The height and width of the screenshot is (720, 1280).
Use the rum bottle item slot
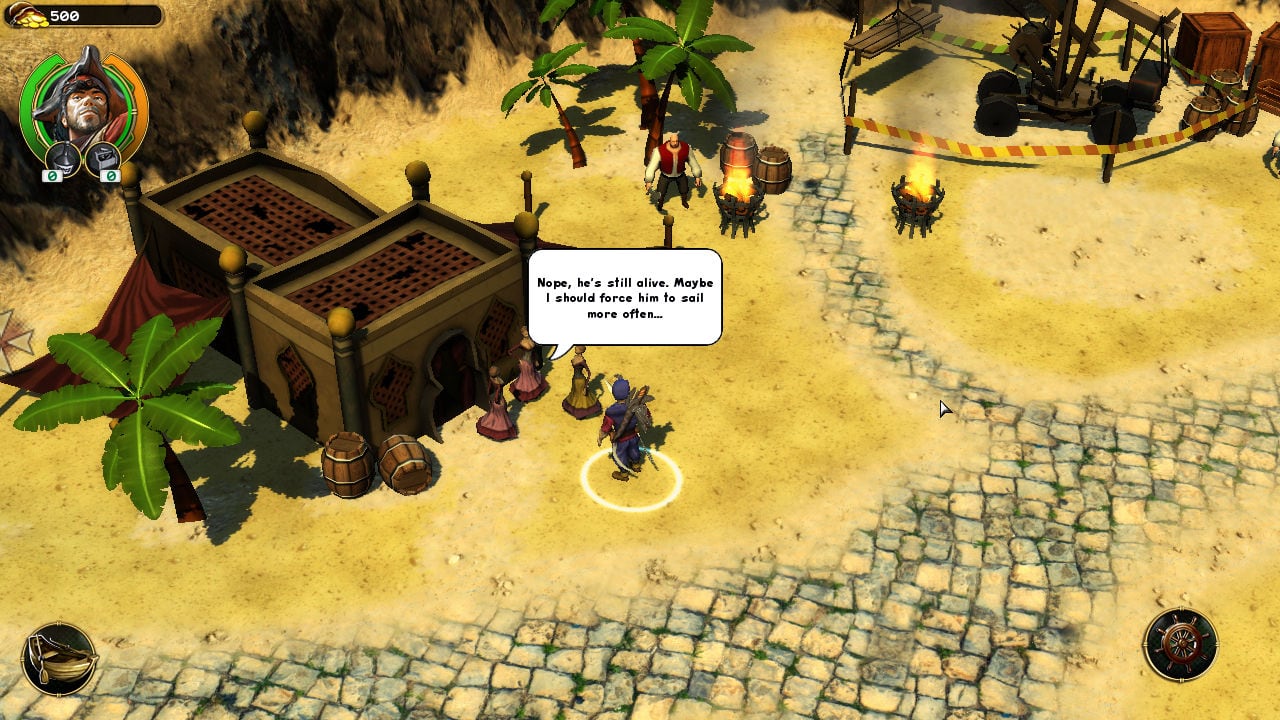pos(64,158)
